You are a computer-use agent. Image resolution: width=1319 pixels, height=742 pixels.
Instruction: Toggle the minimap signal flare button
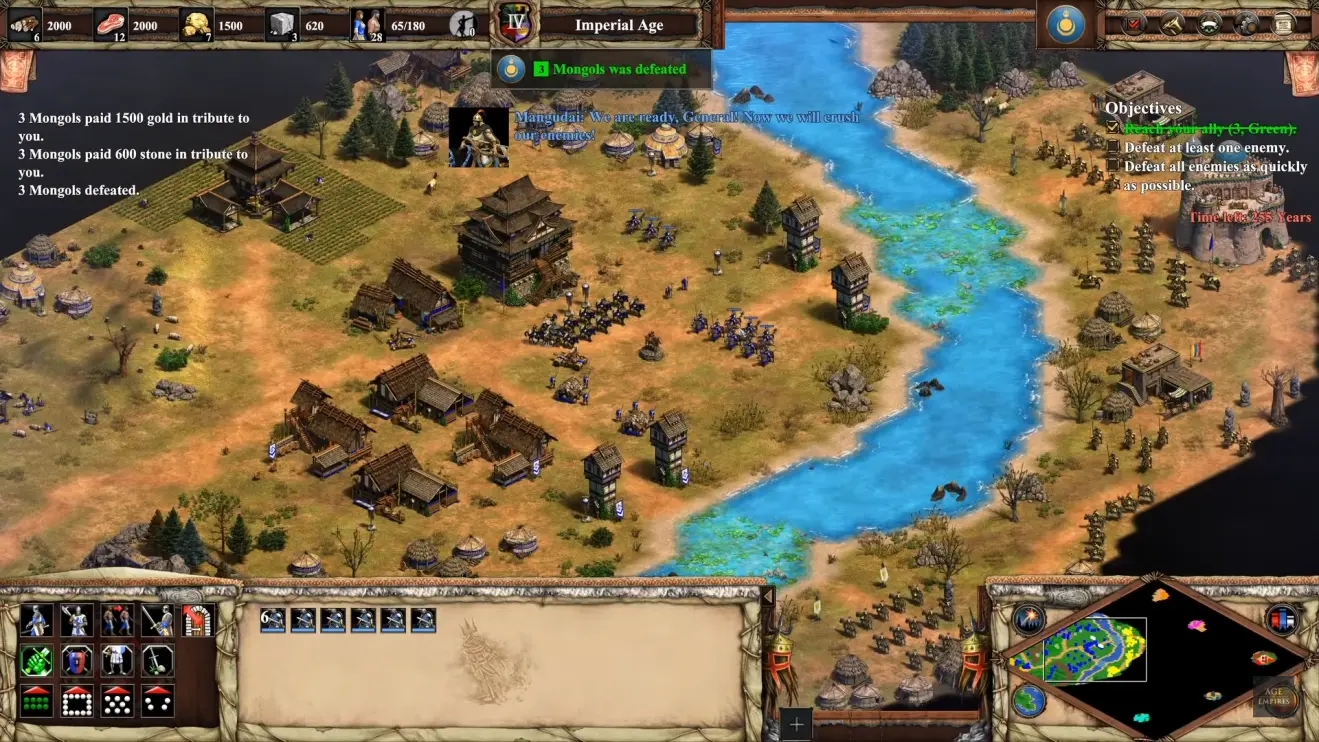tap(1028, 620)
